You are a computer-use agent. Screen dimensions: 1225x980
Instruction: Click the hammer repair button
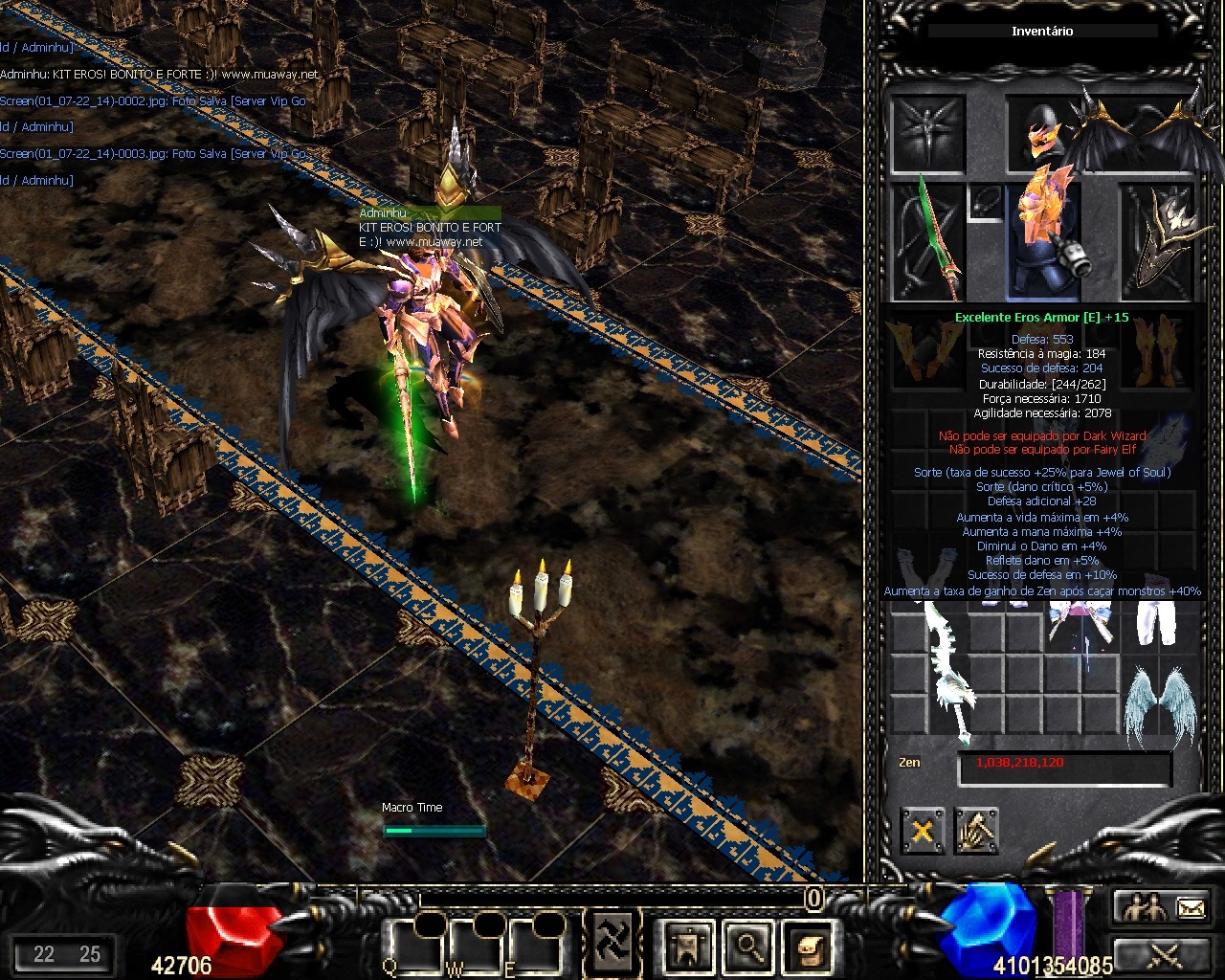(975, 830)
